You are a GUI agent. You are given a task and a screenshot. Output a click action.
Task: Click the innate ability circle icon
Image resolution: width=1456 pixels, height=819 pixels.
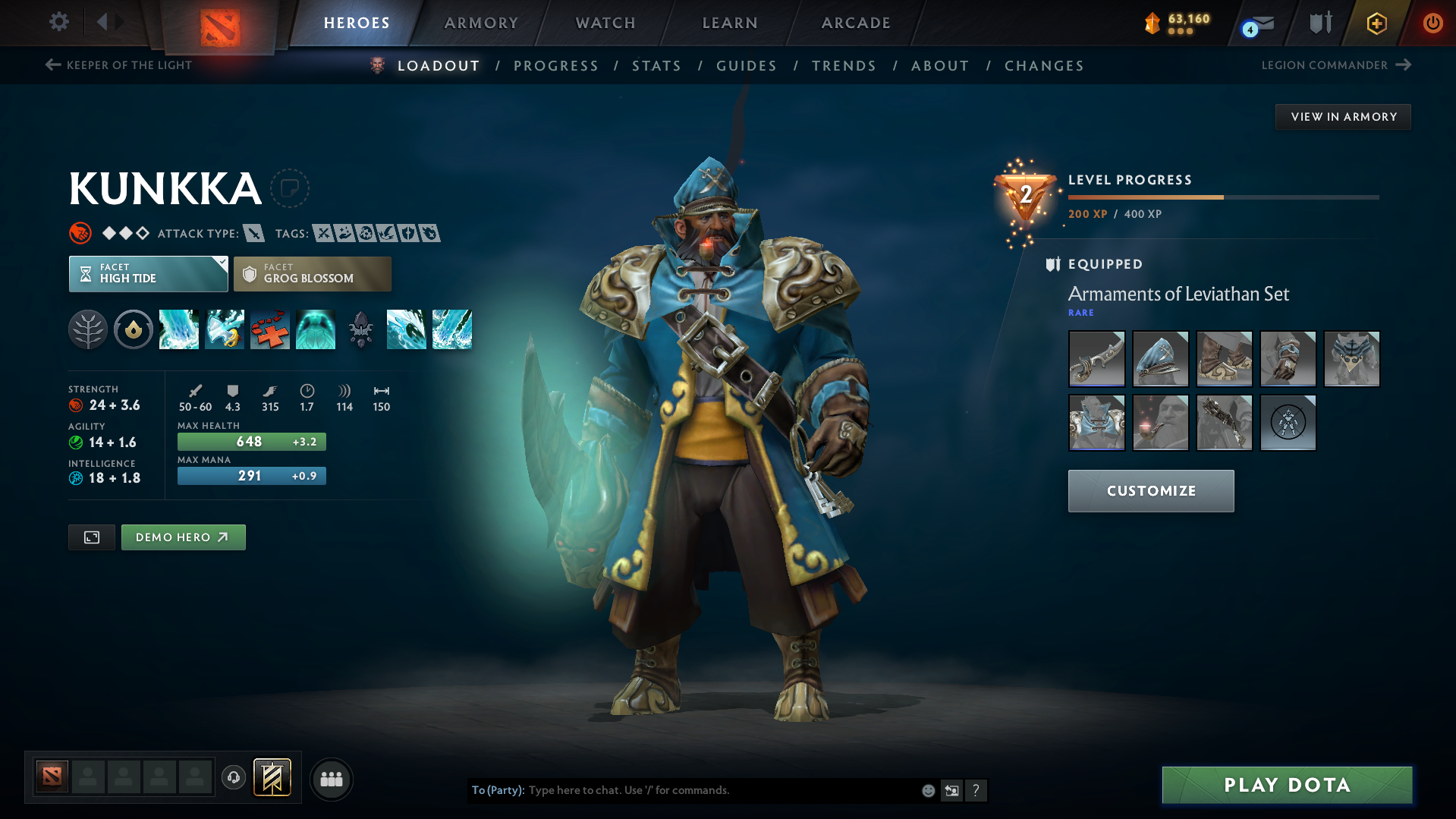(x=134, y=329)
